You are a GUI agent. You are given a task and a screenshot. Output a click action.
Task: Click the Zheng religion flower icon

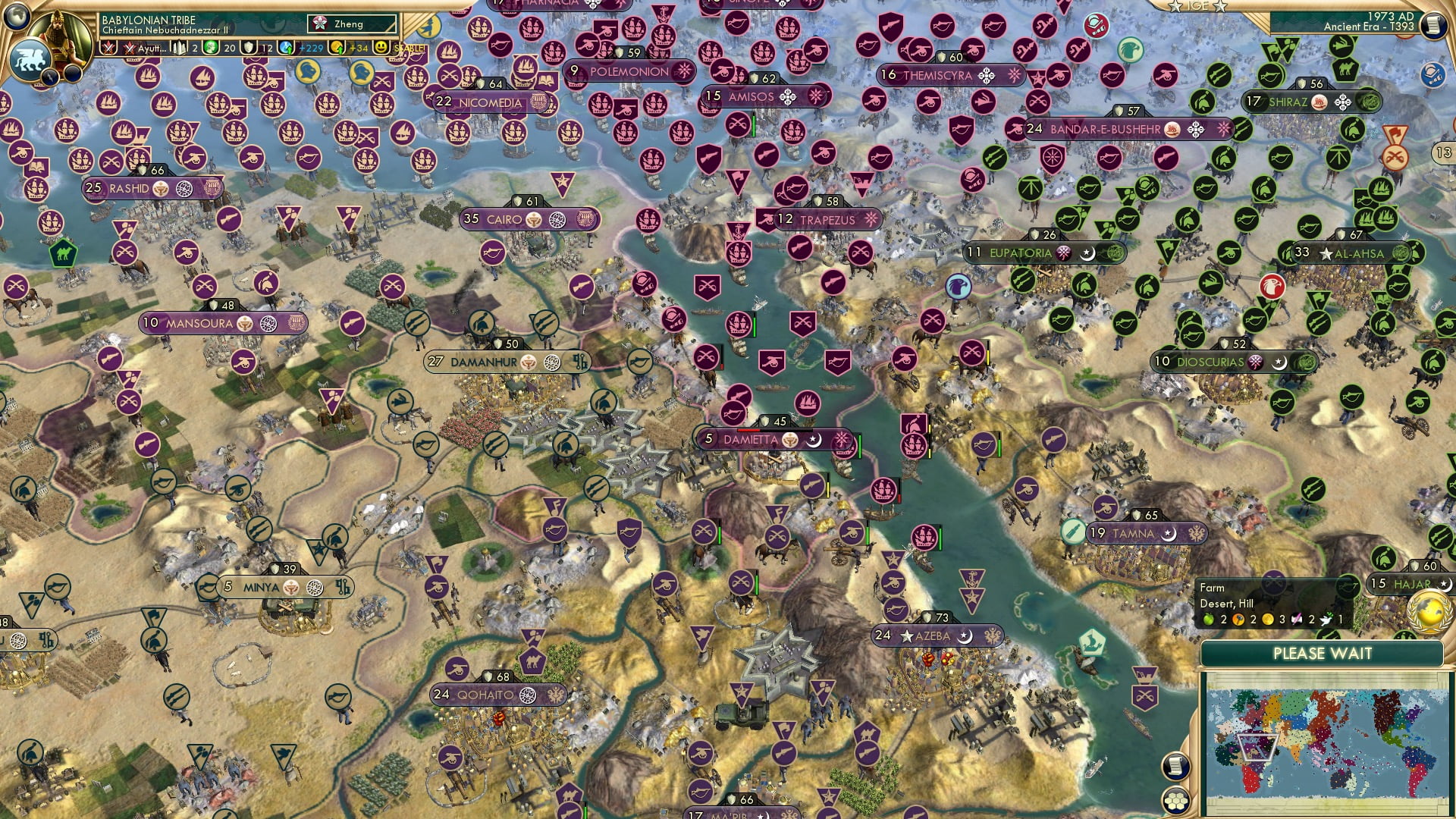tap(321, 24)
